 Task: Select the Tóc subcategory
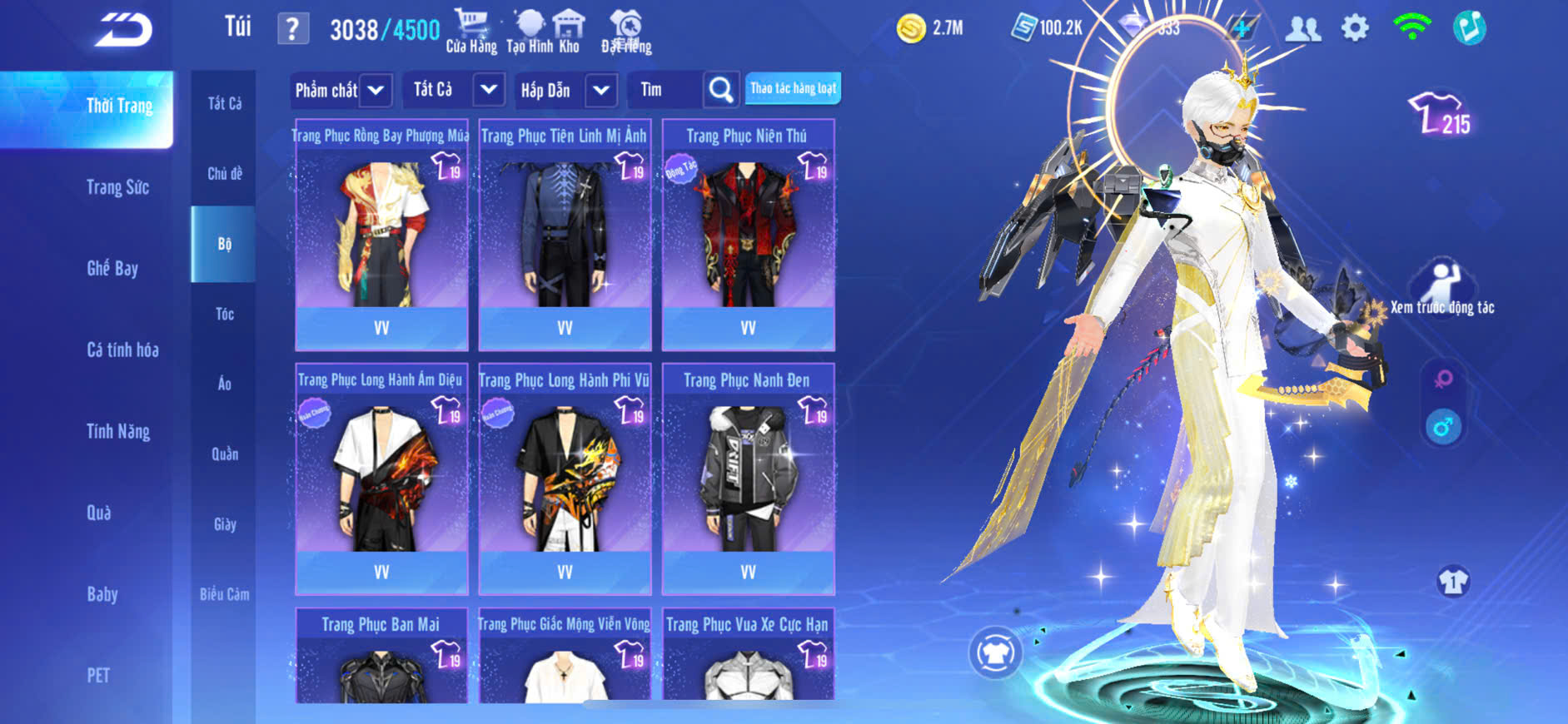pyautogui.click(x=224, y=314)
